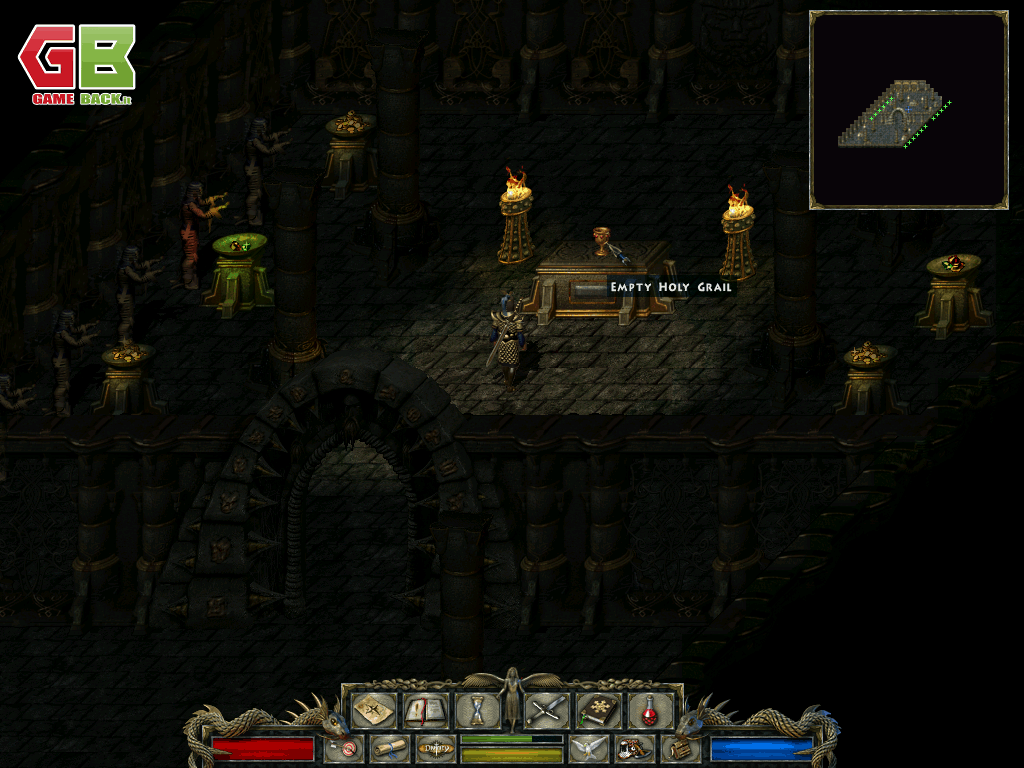1024x768 pixels.
Task: Open the red-bookmarked journal book
Action: [426, 710]
